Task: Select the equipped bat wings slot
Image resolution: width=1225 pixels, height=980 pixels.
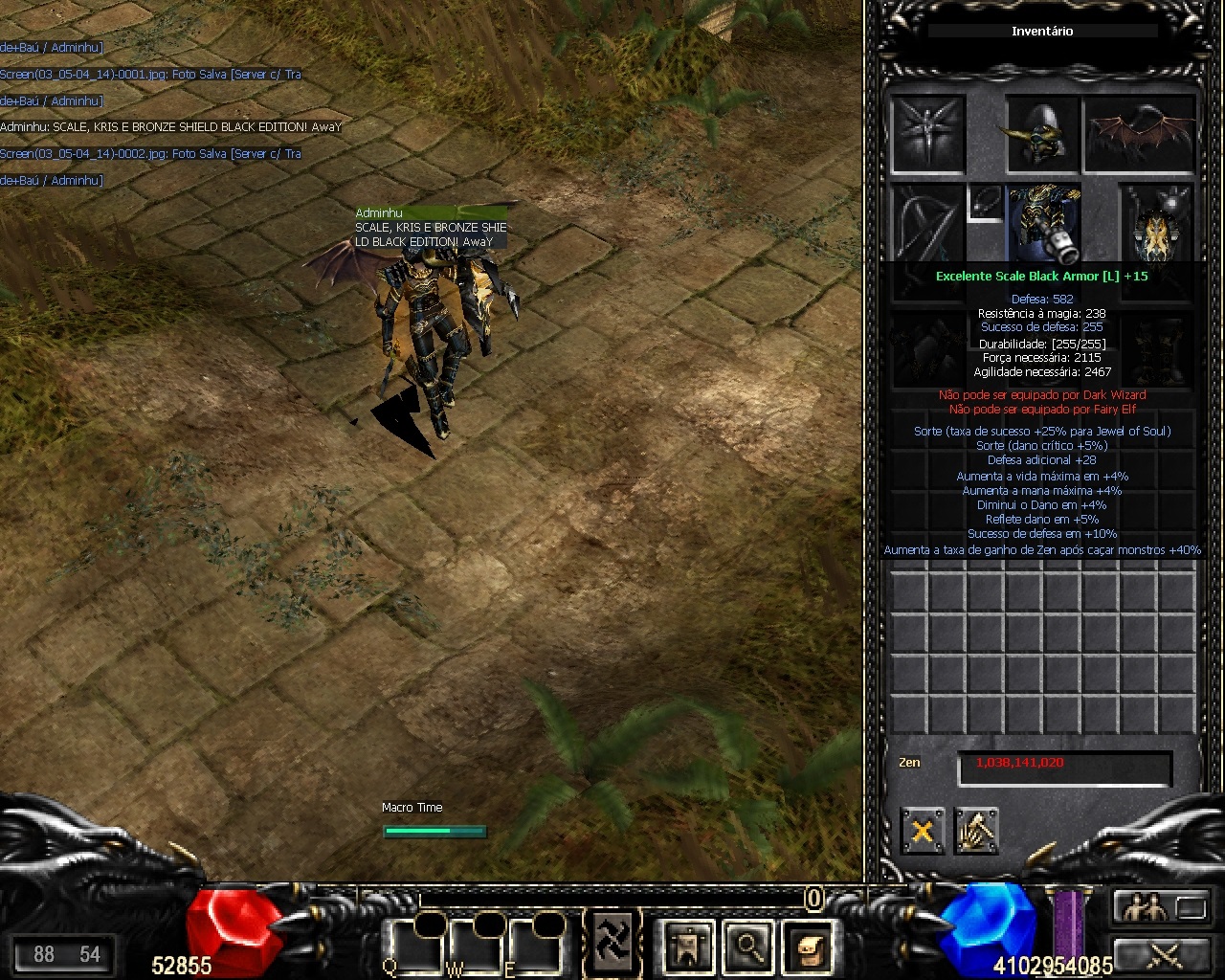Action: point(1140,134)
